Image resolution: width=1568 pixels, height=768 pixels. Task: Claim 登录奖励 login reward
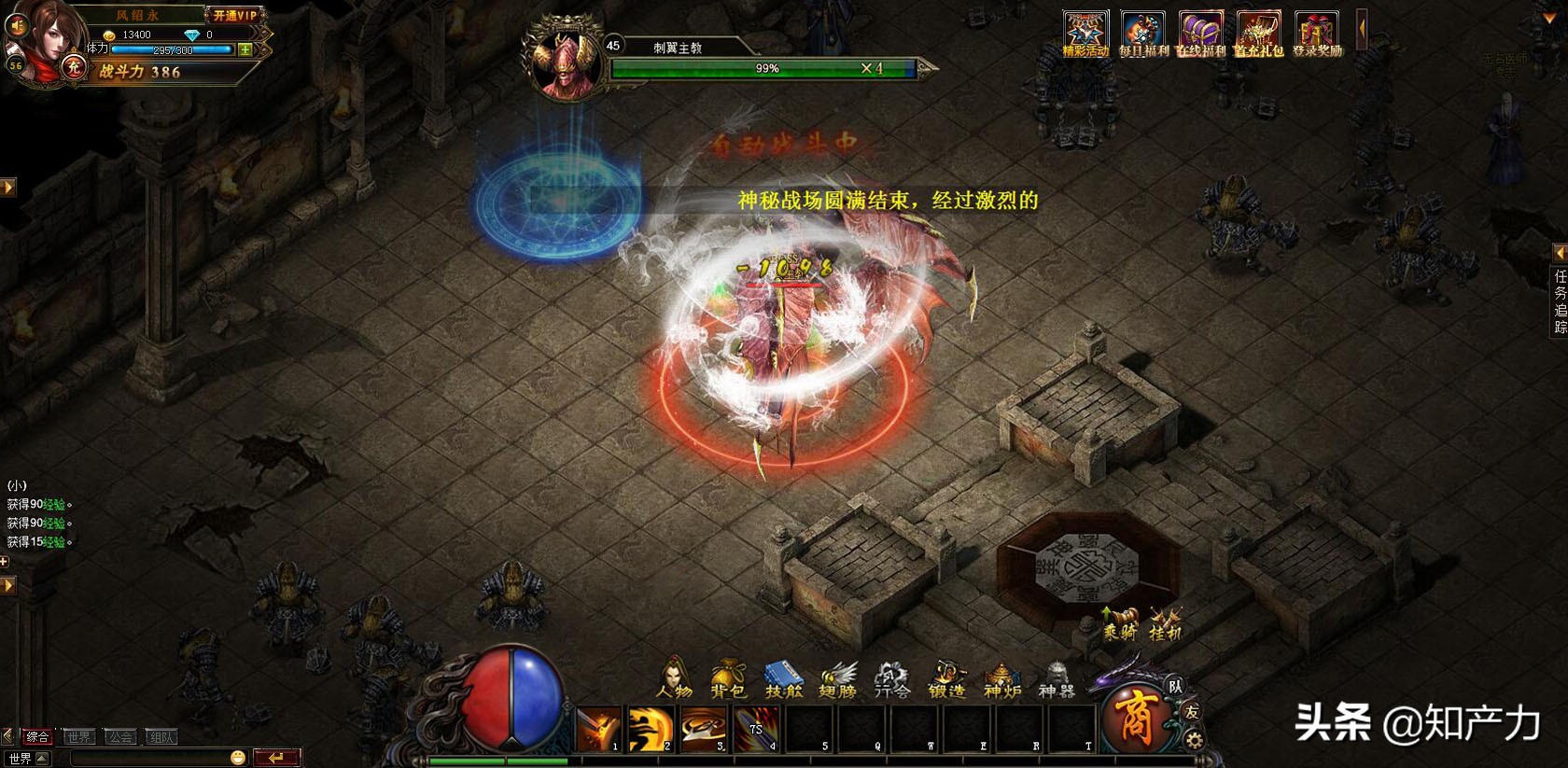click(x=1316, y=35)
